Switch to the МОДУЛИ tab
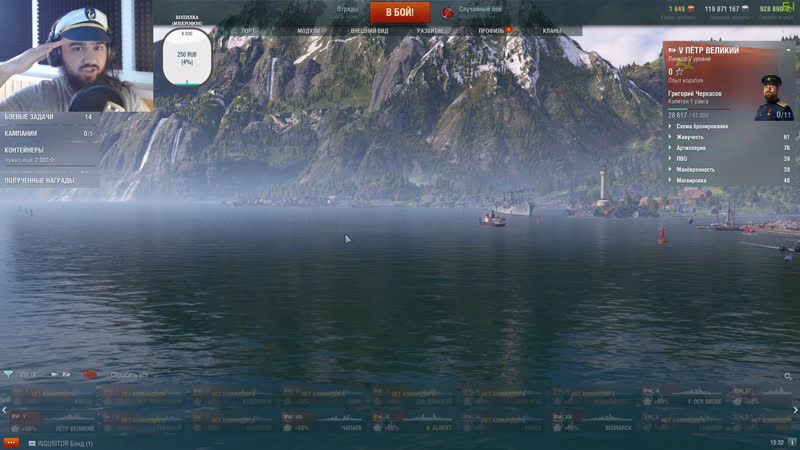800x450 pixels. click(309, 31)
